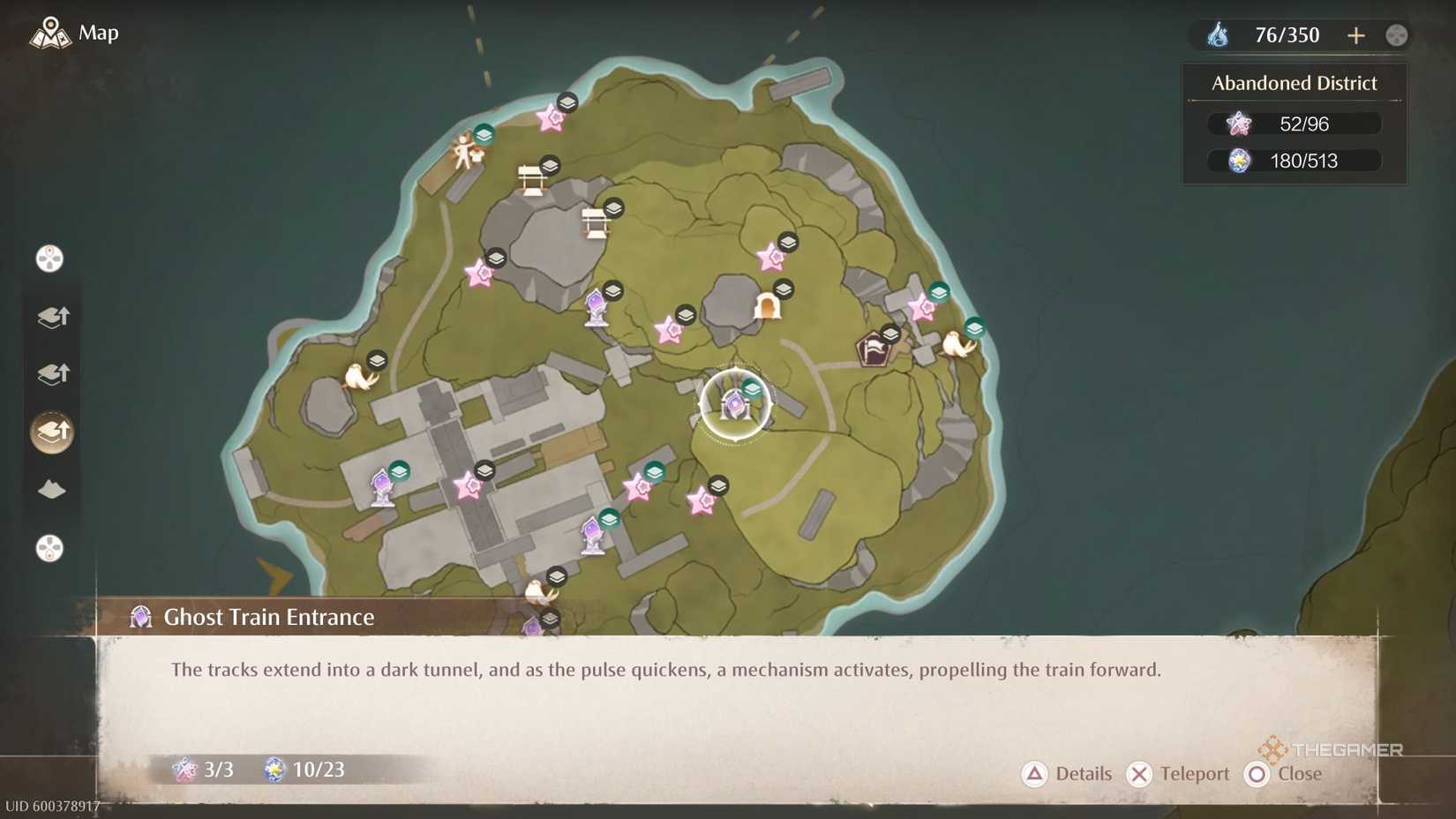The image size is (1456, 819).
Task: Select the purple teleport waypoint in the southwest district
Action: [x=381, y=486]
